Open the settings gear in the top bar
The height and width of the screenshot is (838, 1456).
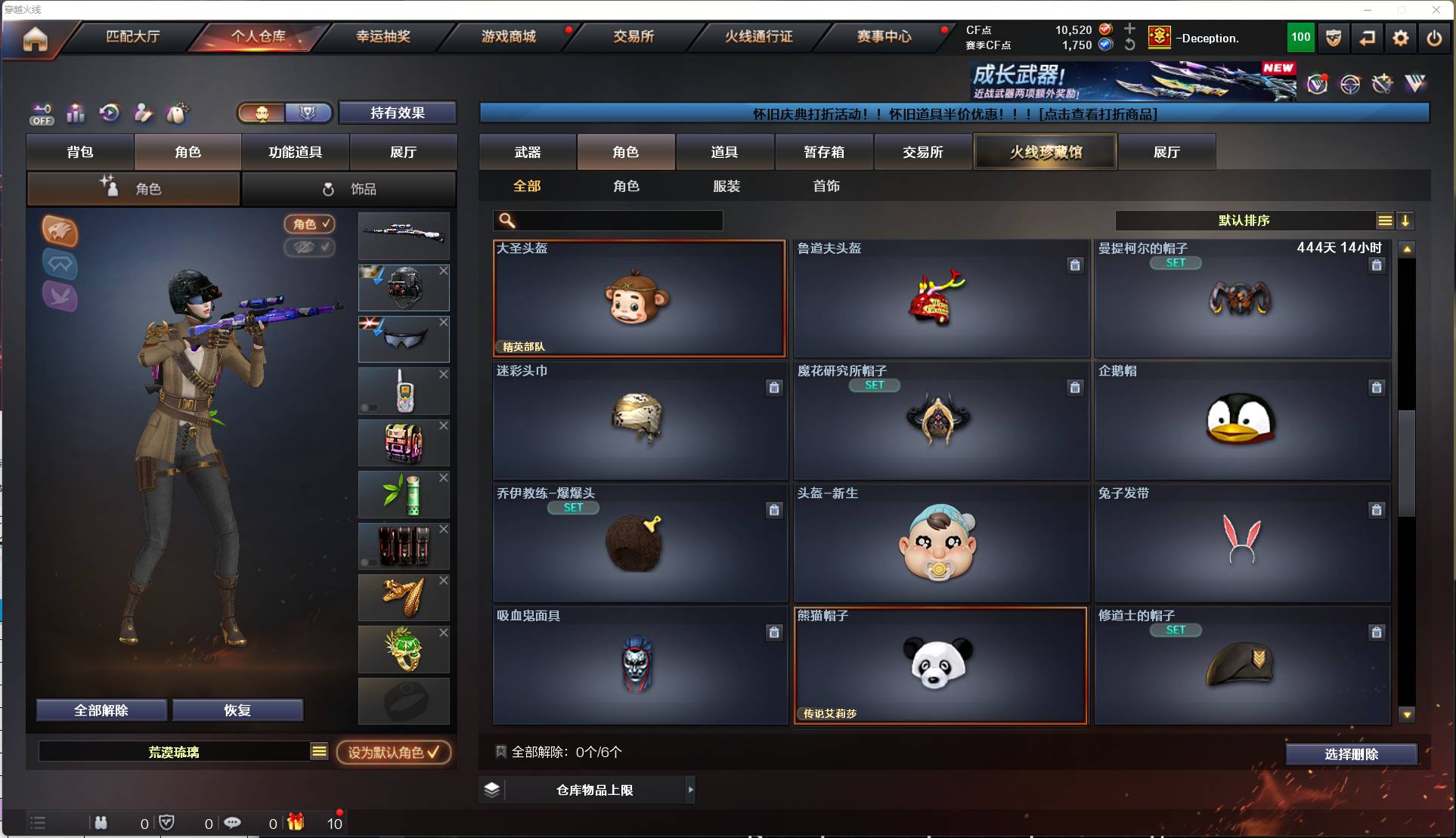[x=1402, y=38]
